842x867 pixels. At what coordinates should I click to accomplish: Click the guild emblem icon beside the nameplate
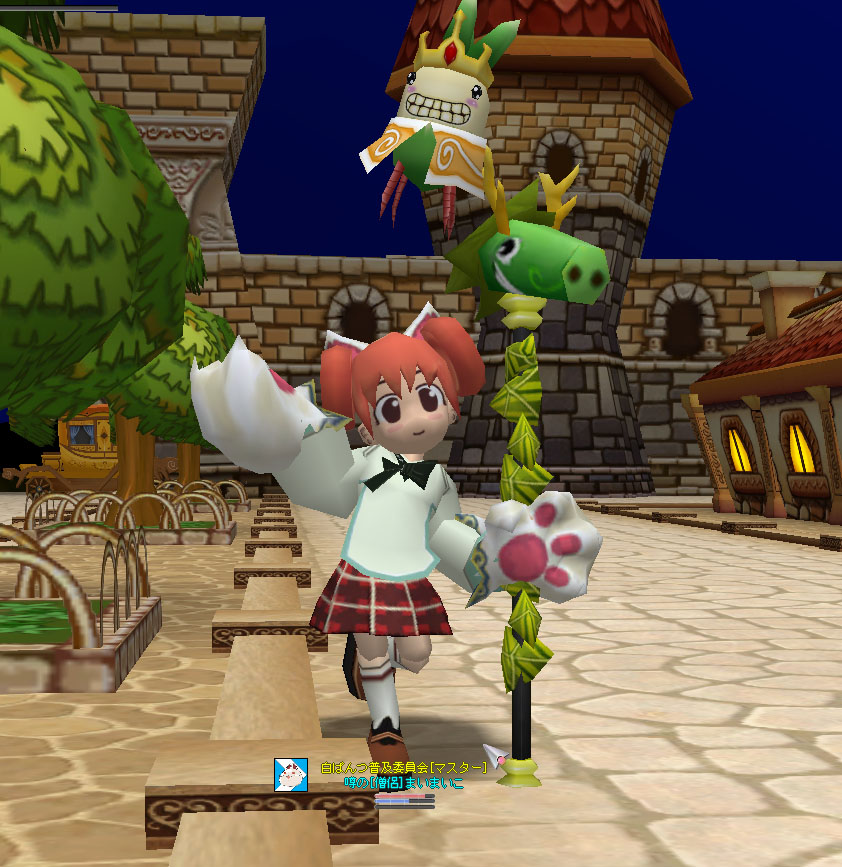291,775
